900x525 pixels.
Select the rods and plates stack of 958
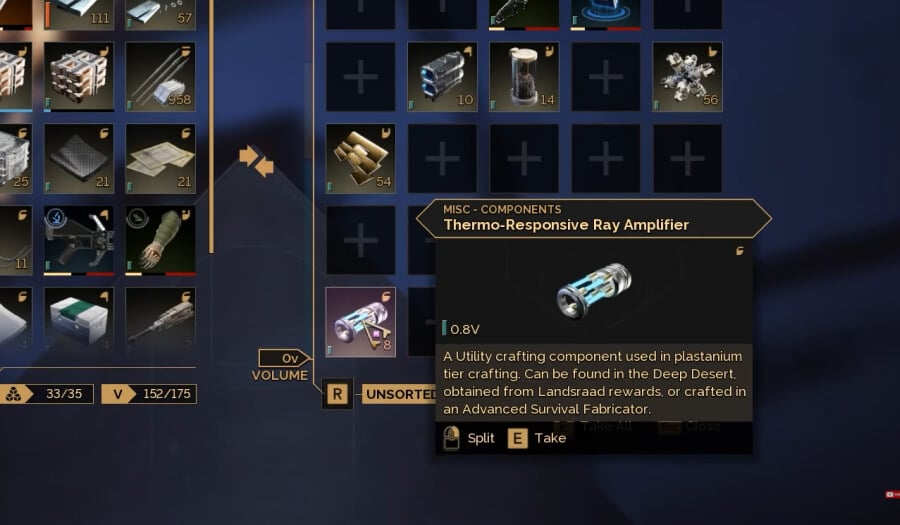160,76
